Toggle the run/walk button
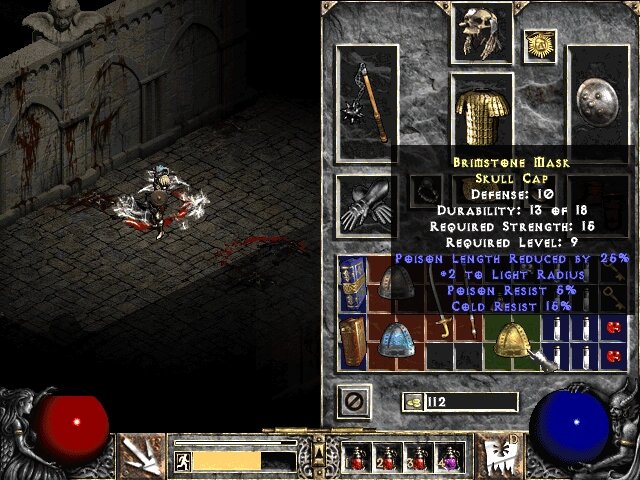Screen dimensions: 640x480 (x=183, y=460)
